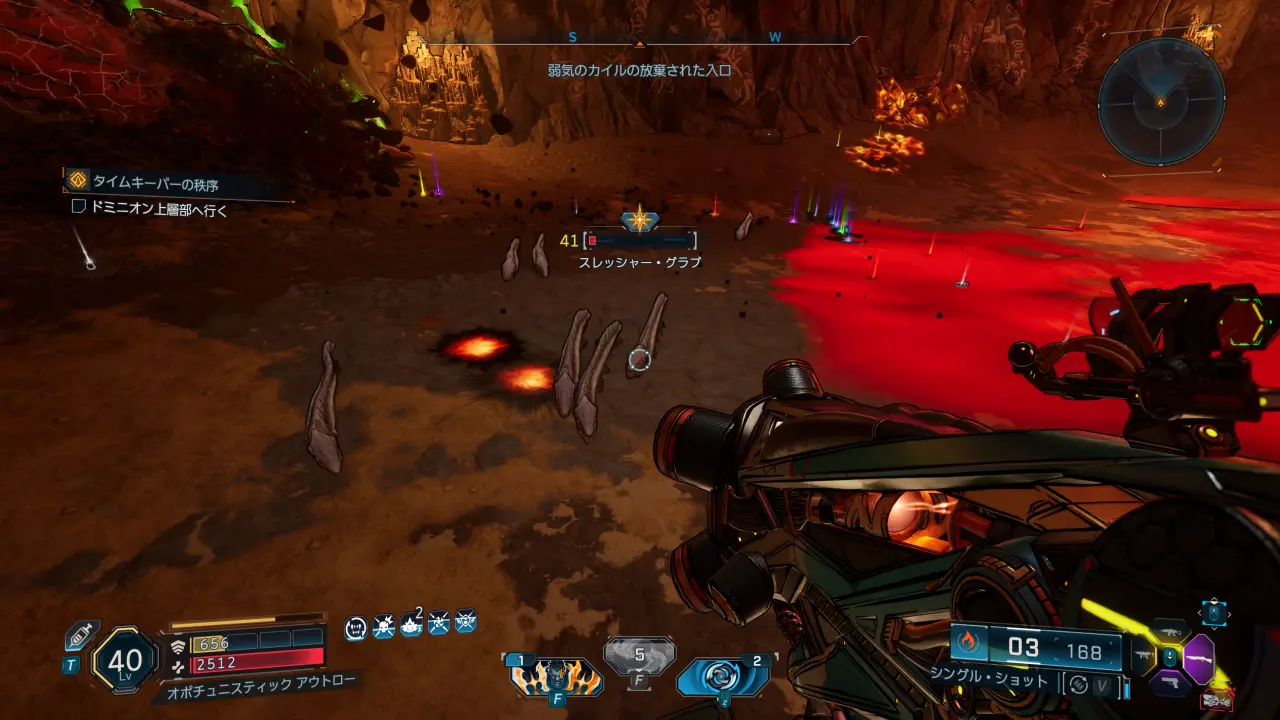Click the fire element icon beside ammo
The image size is (1280, 720).
tap(968, 642)
